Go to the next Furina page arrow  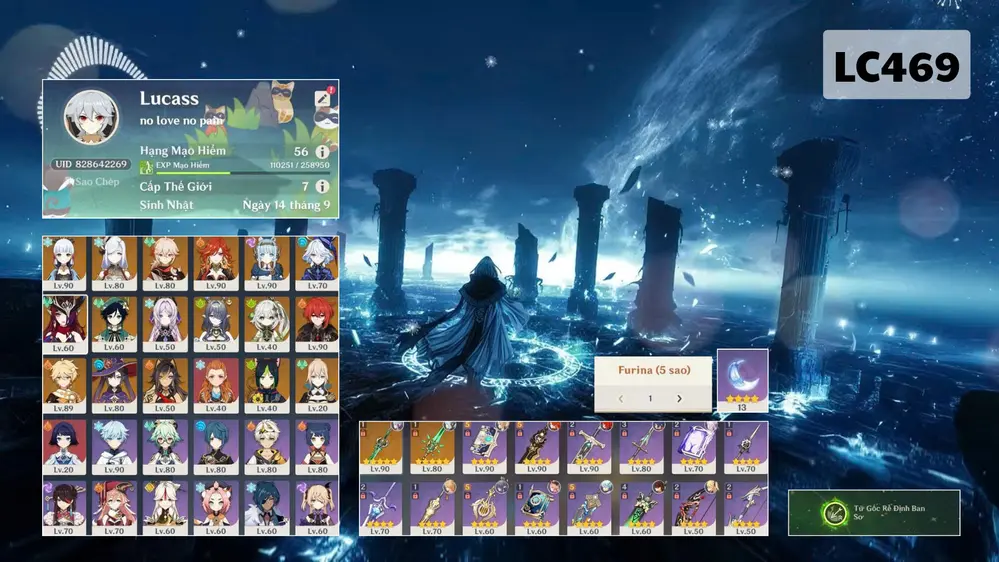679,398
